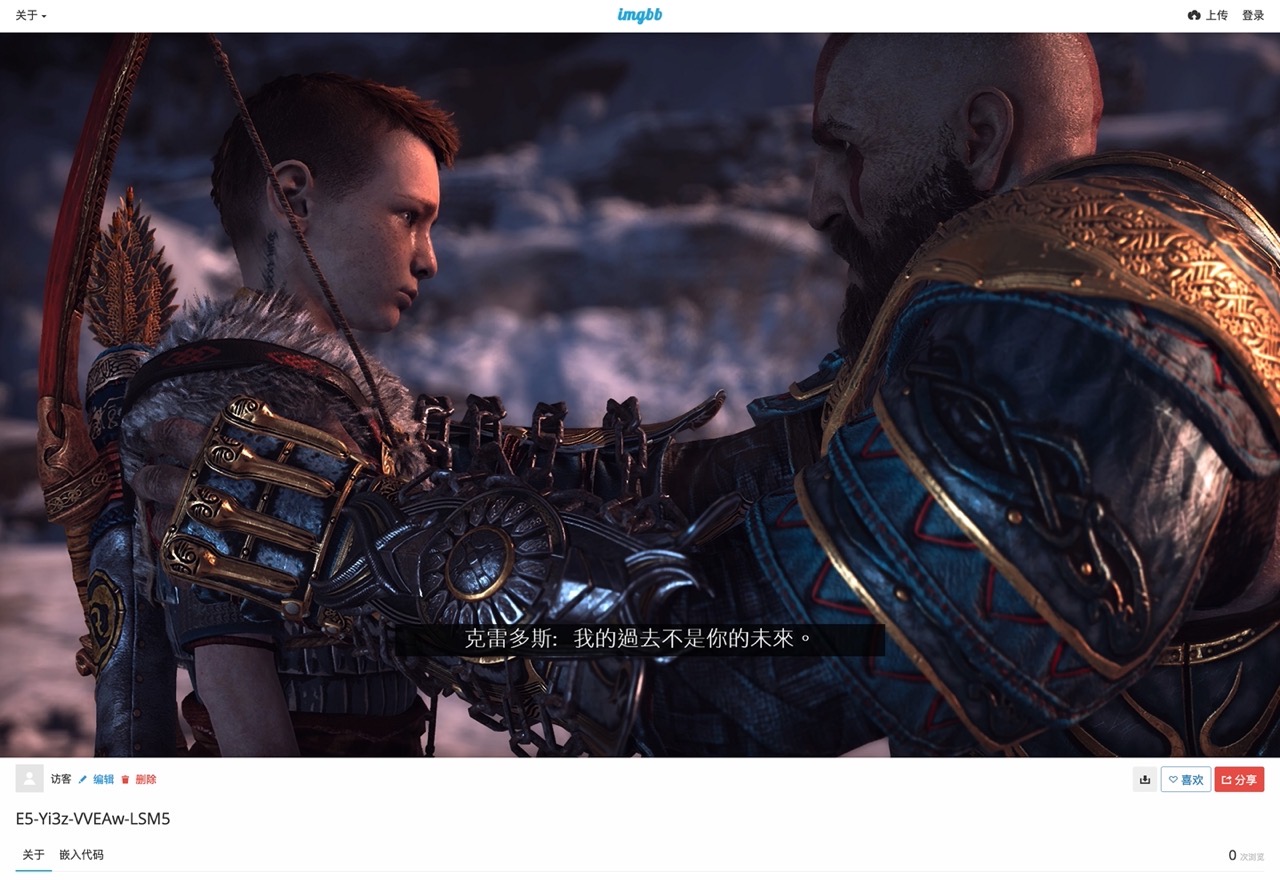This screenshot has height=880, width=1280.
Task: Click the red trash can delete icon
Action: click(x=124, y=779)
